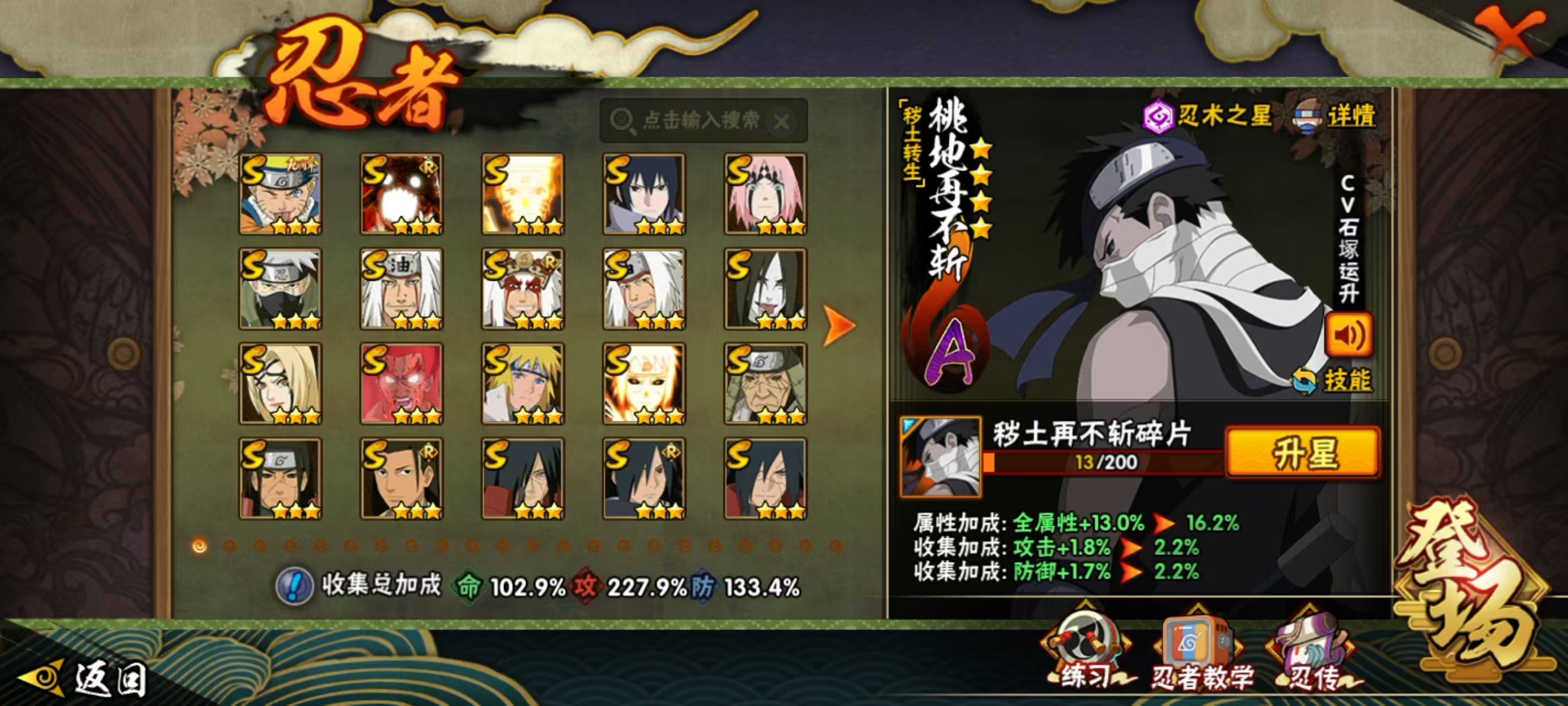1568x706 pixels.
Task: Go back with the 返回 button
Action: point(85,678)
